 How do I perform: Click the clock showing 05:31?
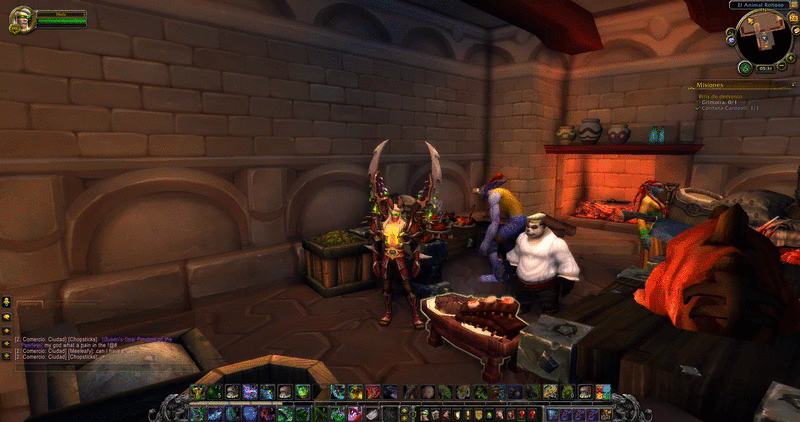point(765,68)
